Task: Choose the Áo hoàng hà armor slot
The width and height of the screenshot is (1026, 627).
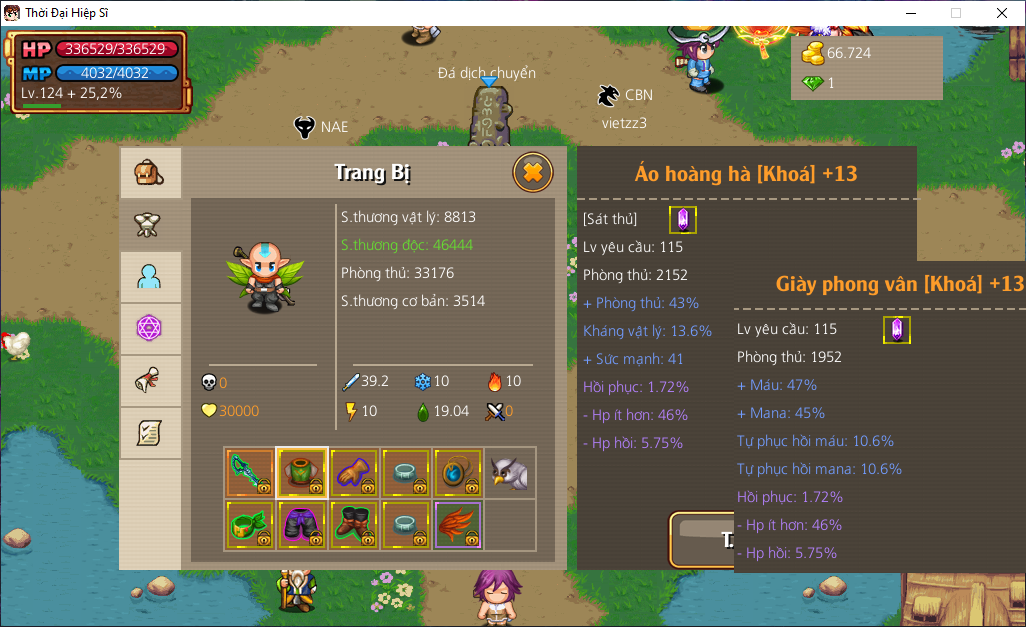Action: 302,472
